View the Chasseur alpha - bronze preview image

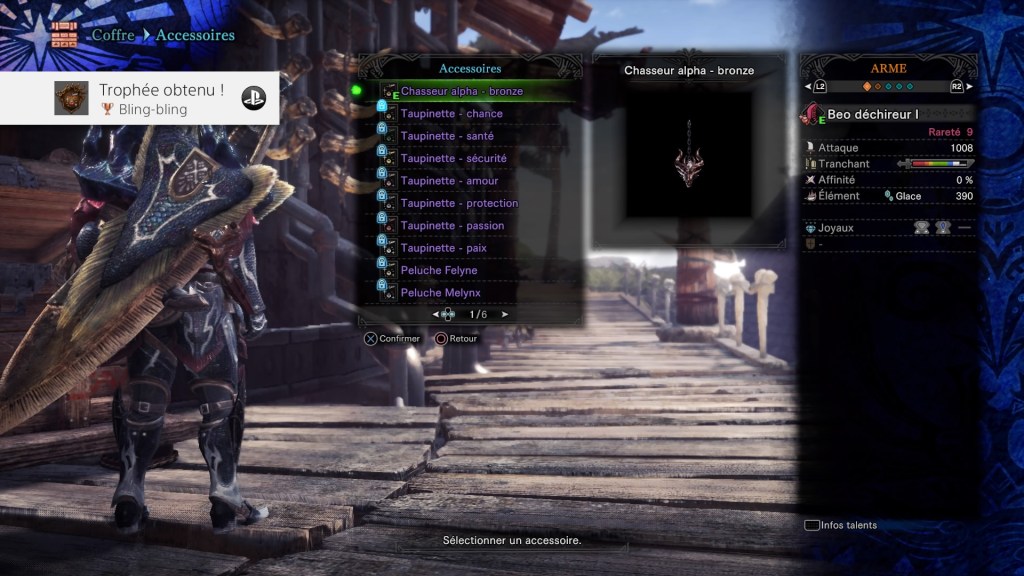pos(689,154)
